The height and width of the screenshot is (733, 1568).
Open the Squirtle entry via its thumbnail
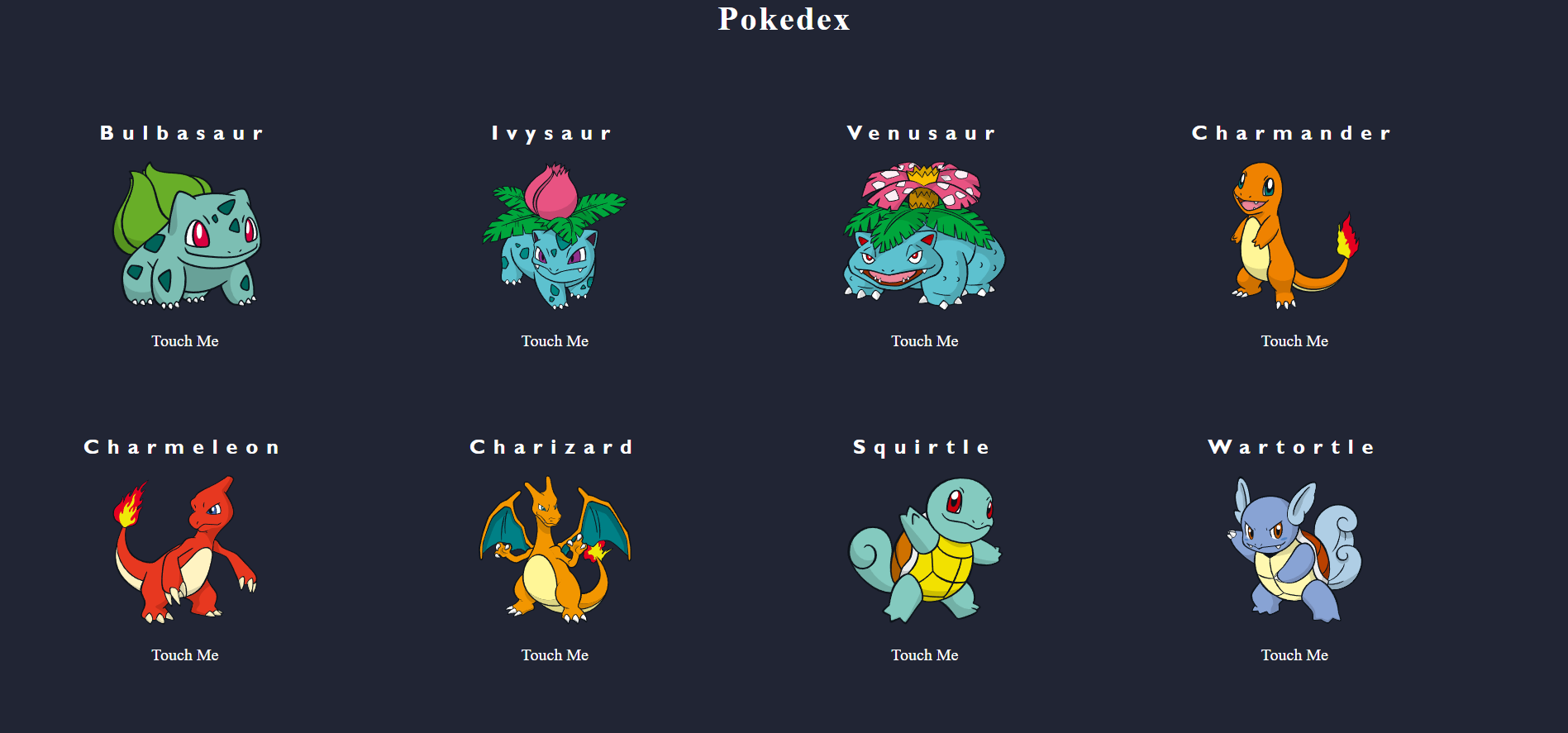pyautogui.click(x=924, y=550)
